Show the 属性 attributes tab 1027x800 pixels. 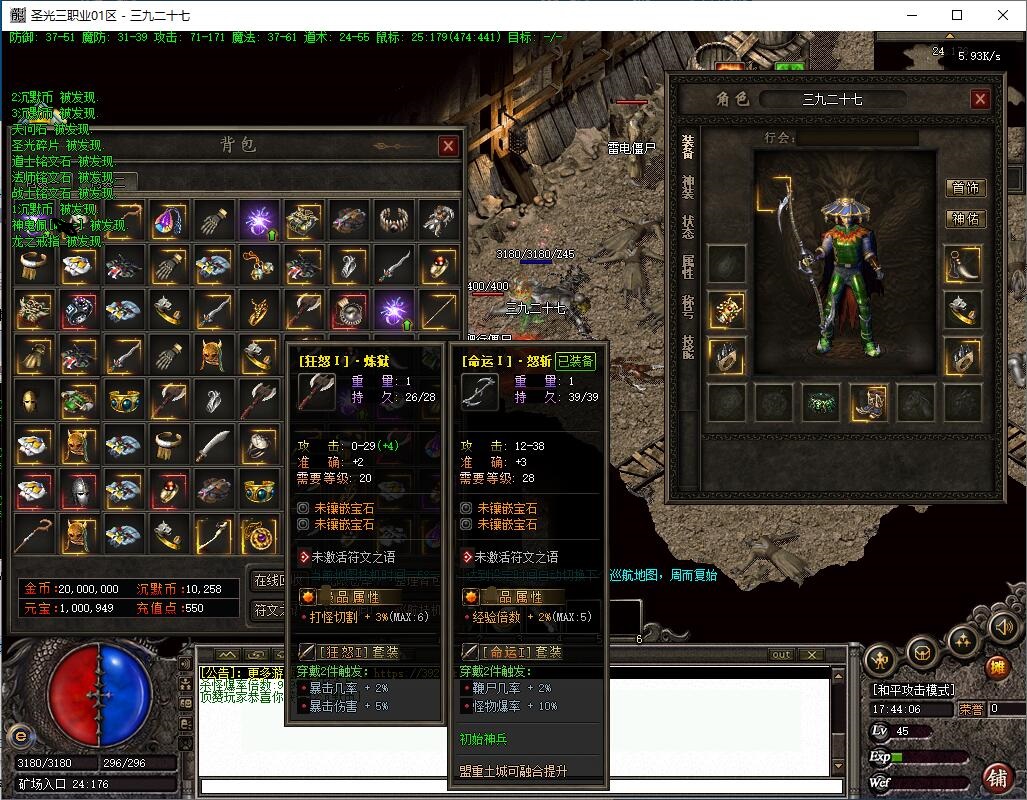pos(688,265)
